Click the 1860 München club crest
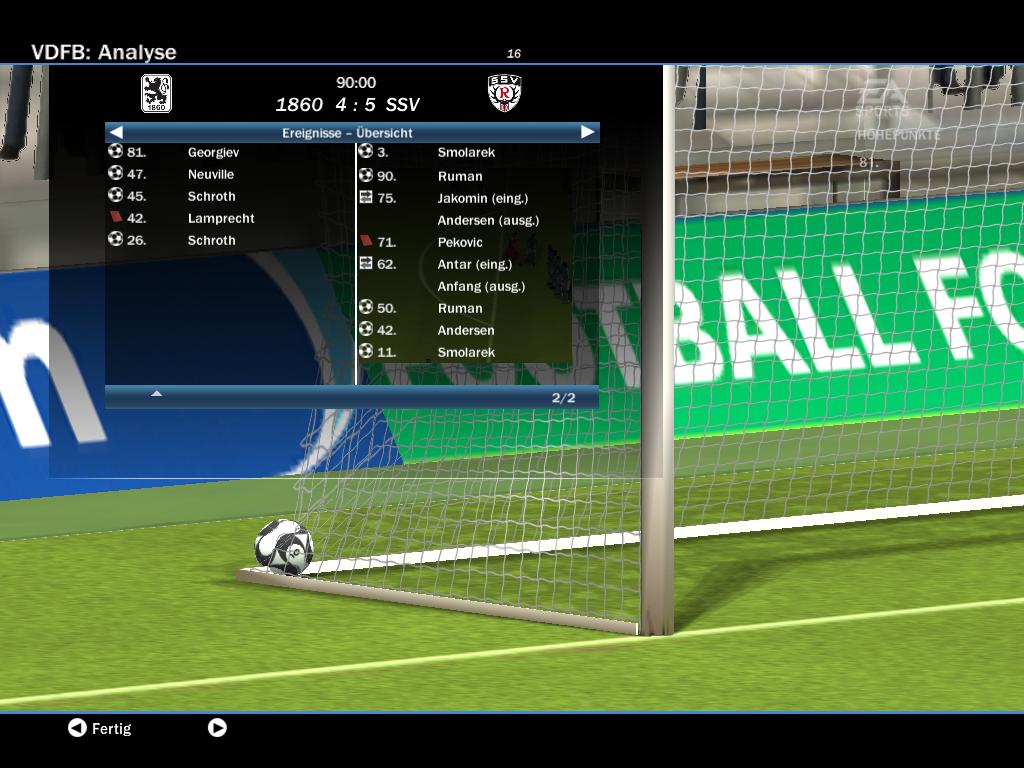Screen dimensions: 1024x768 pos(156,93)
